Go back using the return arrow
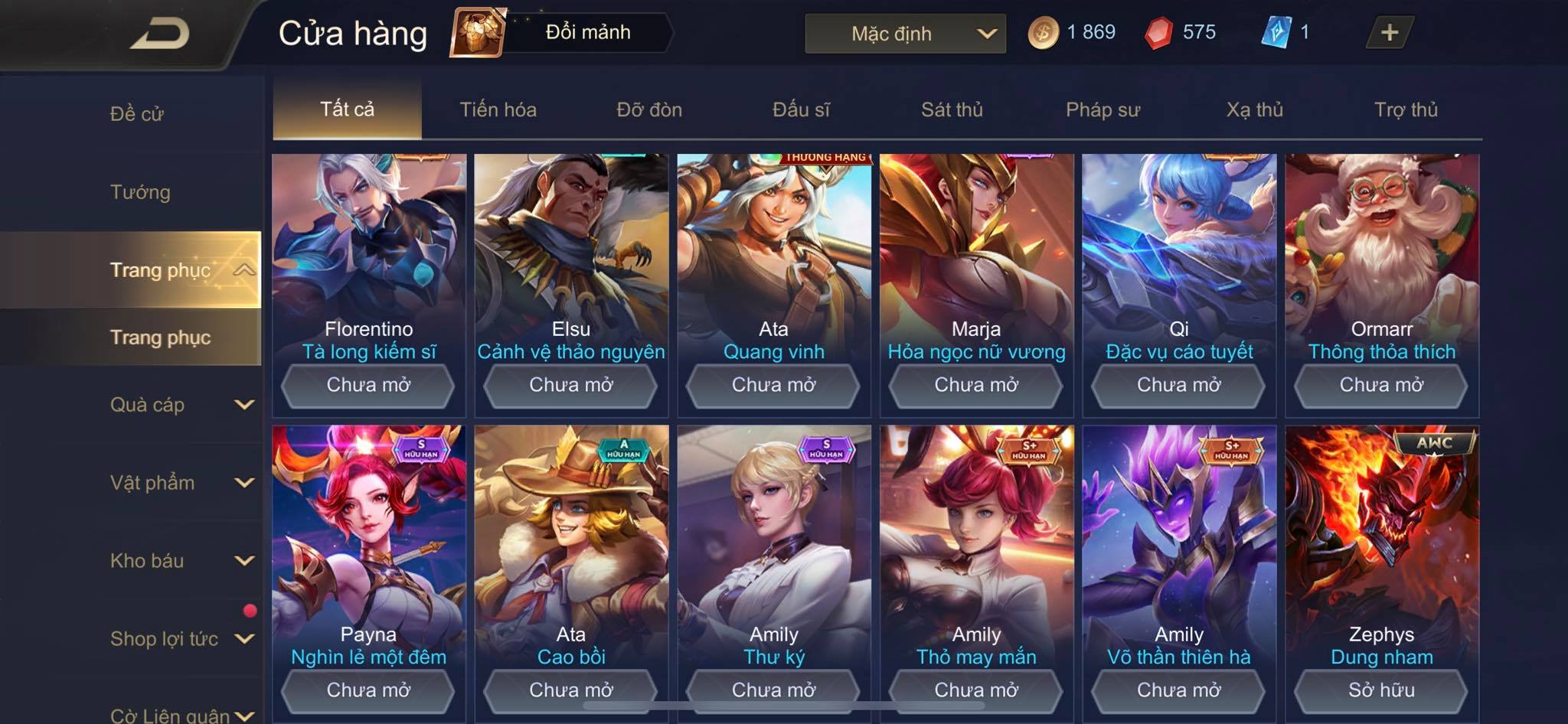This screenshot has height=724, width=1568. pyautogui.click(x=159, y=34)
